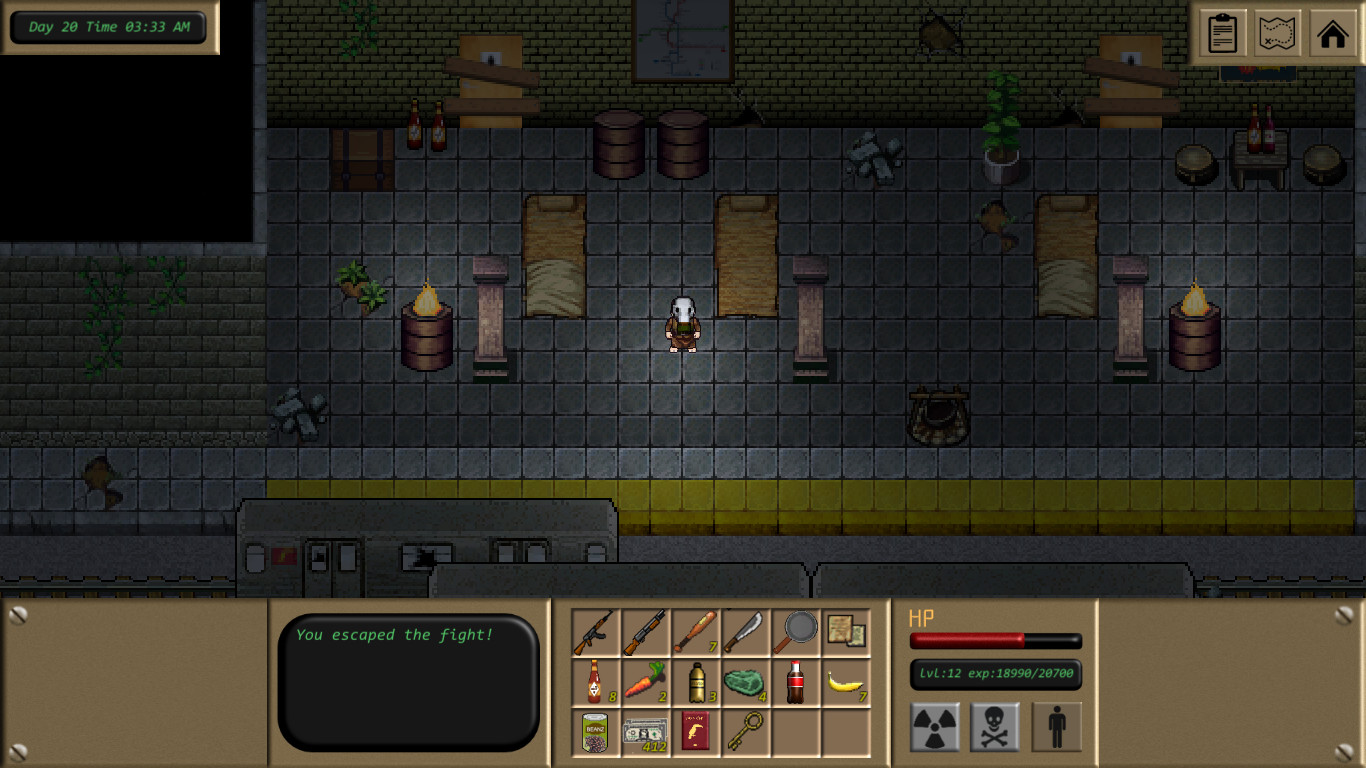This screenshot has width=1366, height=768.
Task: Select the machete in the inventory
Action: (x=746, y=633)
